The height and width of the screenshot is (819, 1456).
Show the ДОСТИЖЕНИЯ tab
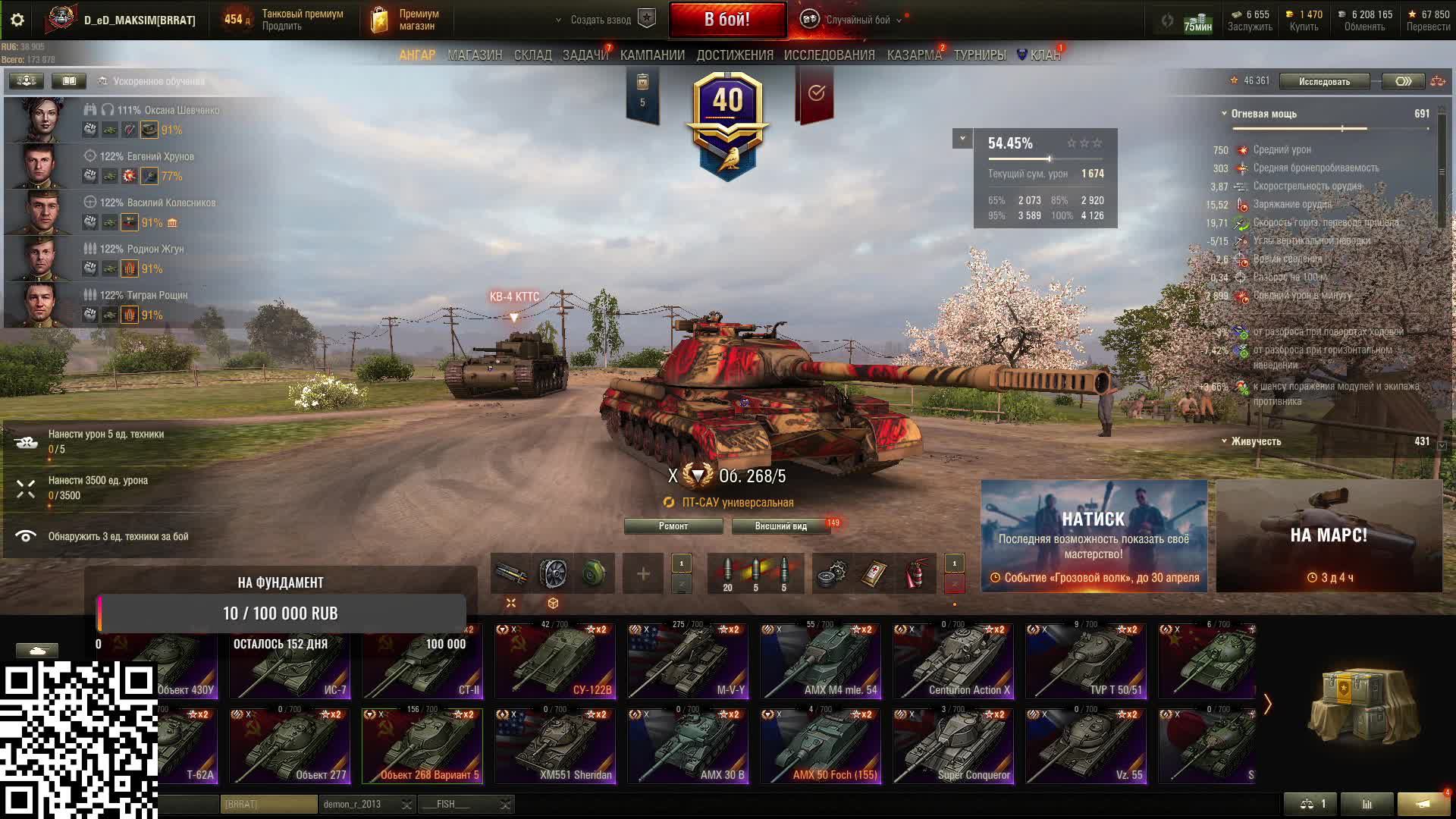735,55
